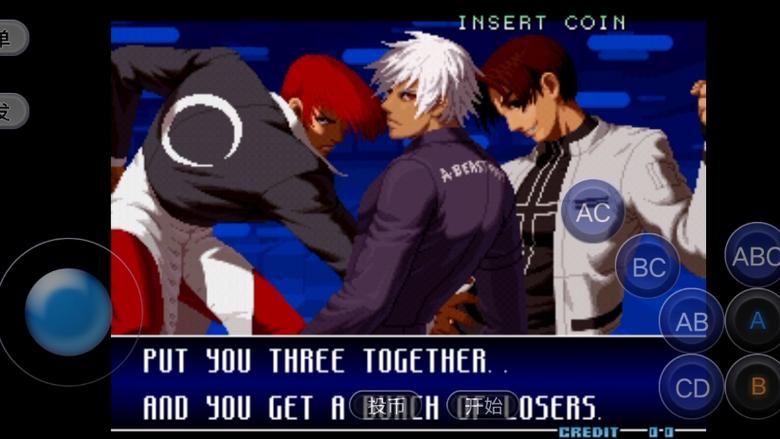Insert a coin with the 投币 button

pyautogui.click(x=386, y=405)
